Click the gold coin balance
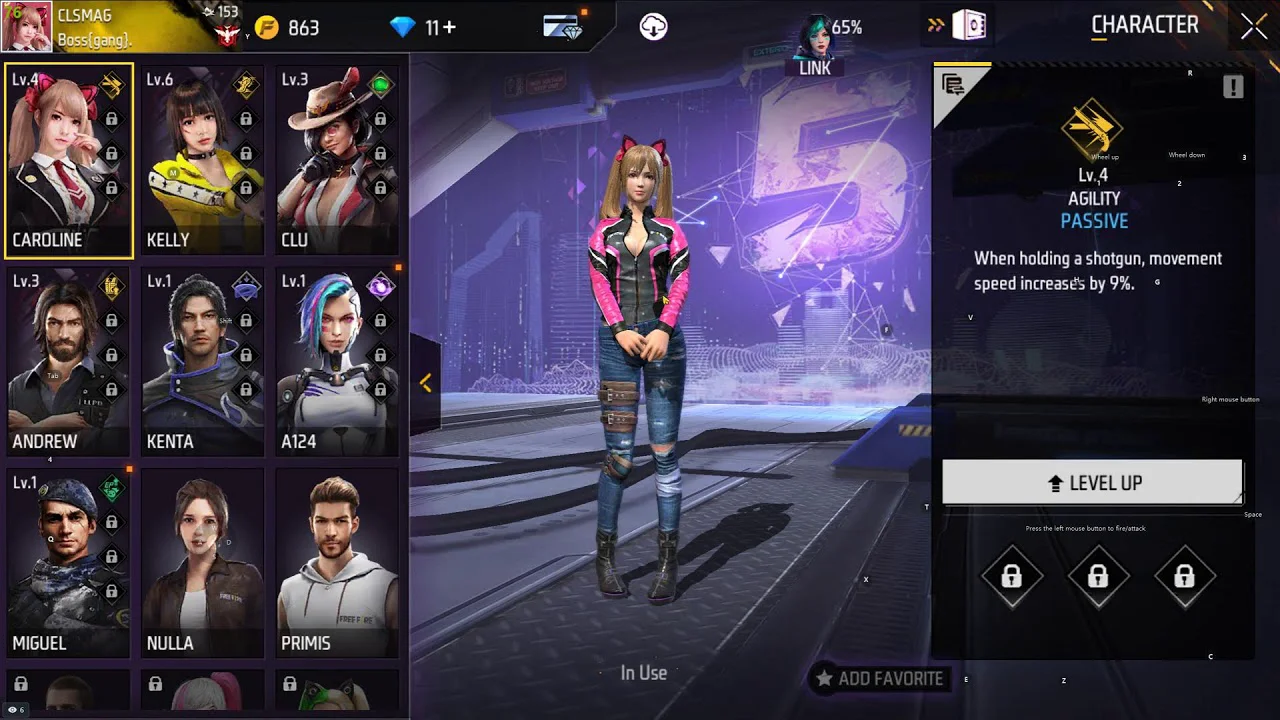Viewport: 1280px width, 720px height. click(287, 28)
